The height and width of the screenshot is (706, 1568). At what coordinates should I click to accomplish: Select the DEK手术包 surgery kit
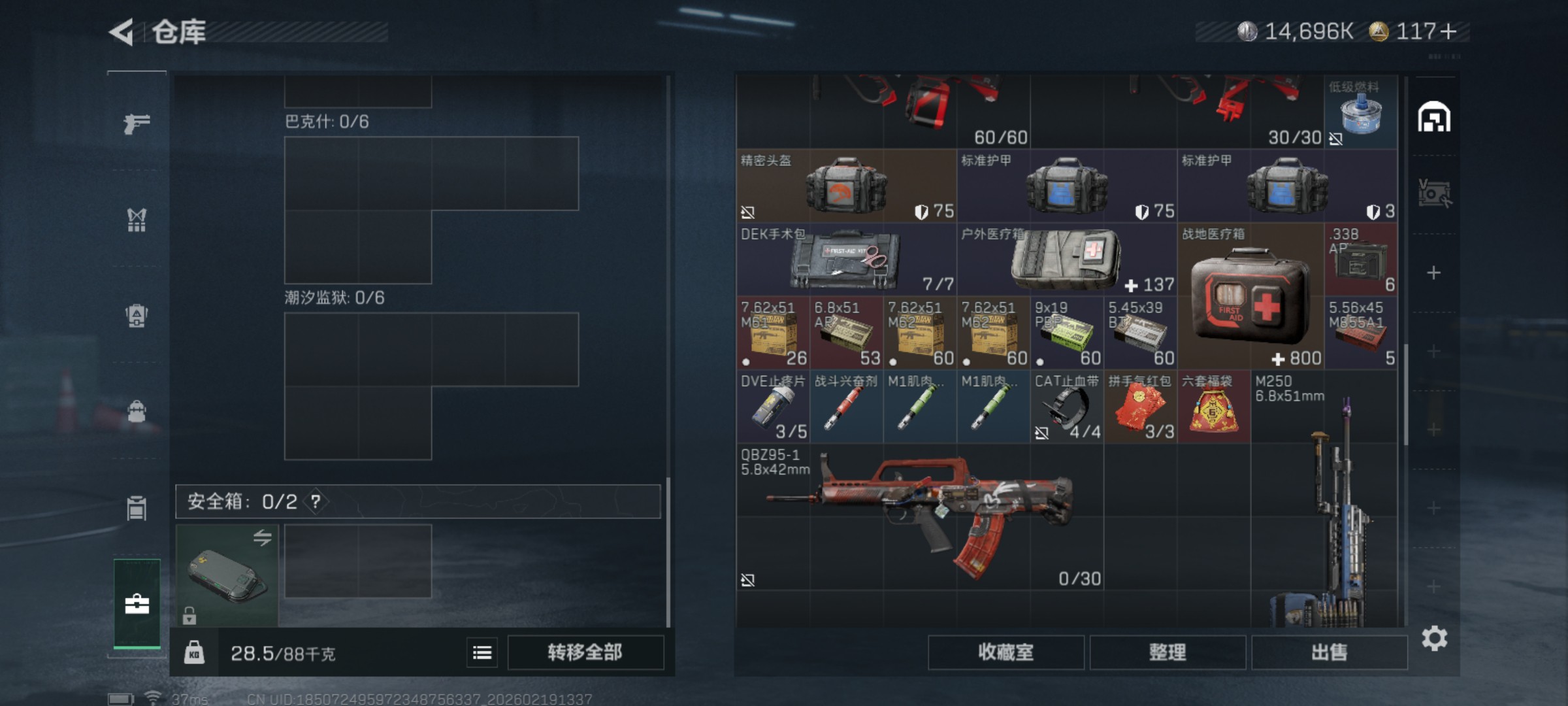click(846, 260)
